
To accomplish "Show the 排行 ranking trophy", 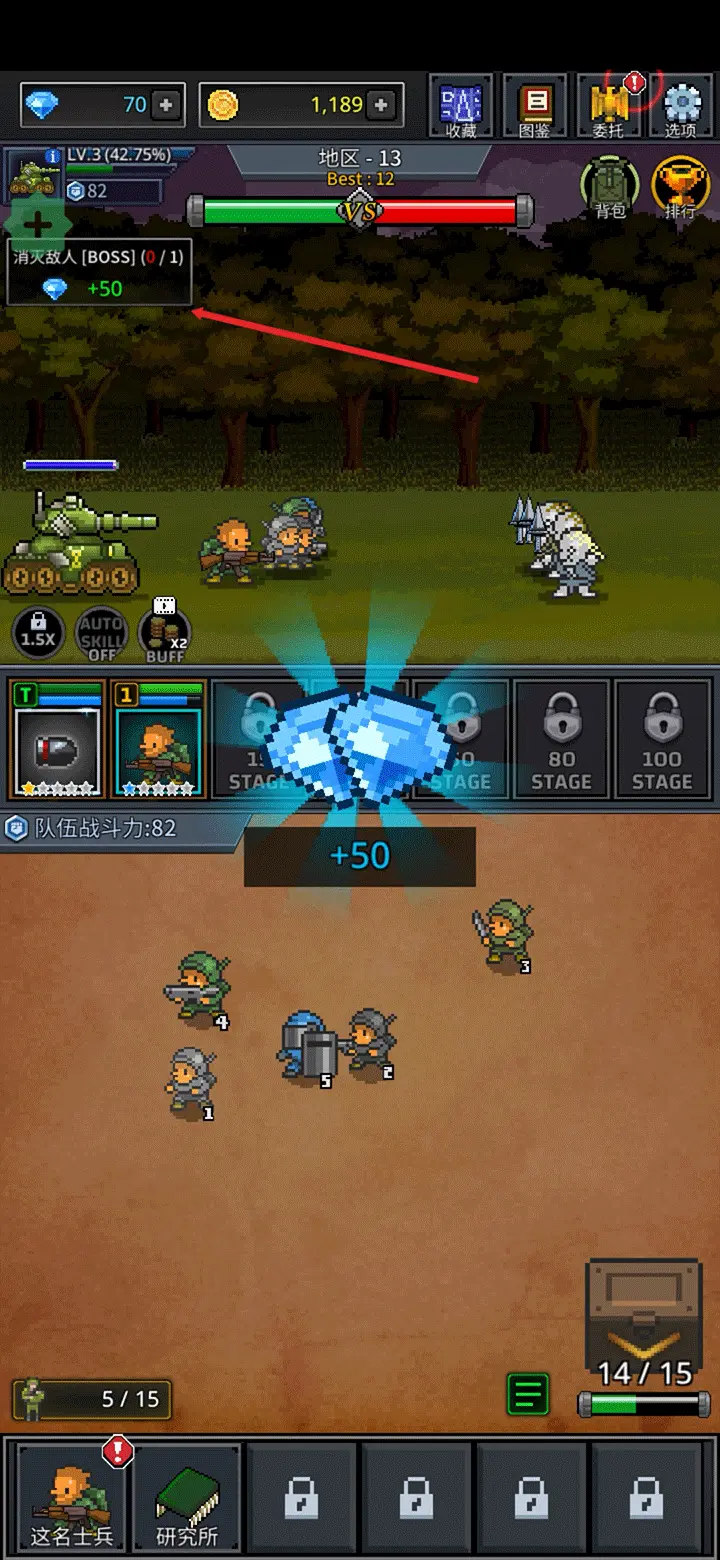I will (680, 187).
